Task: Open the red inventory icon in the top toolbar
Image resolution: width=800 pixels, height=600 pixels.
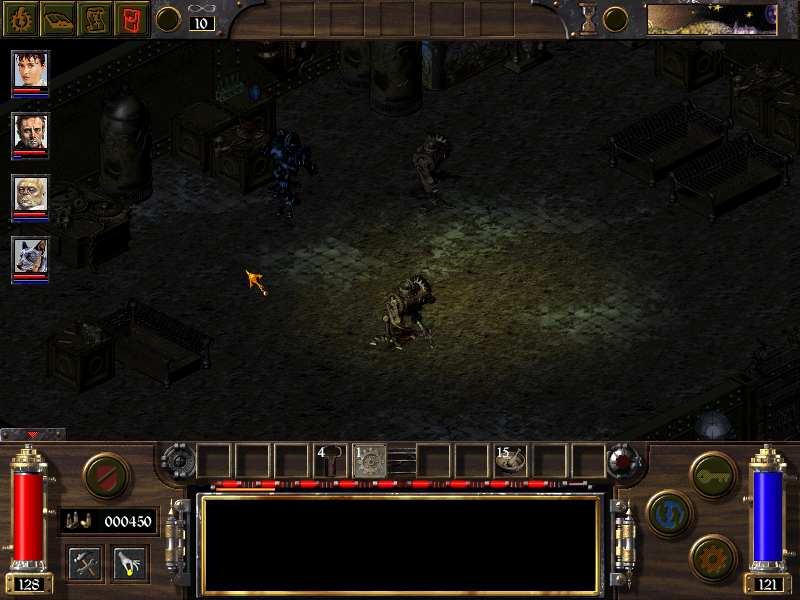Action: [x=130, y=18]
